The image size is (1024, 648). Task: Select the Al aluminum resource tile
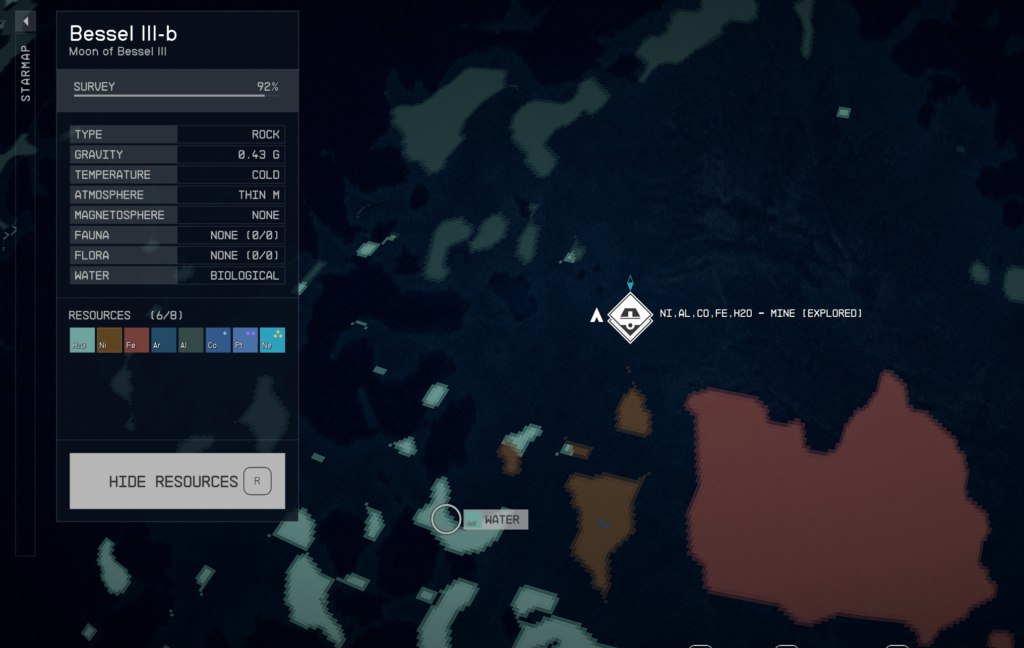pos(190,340)
